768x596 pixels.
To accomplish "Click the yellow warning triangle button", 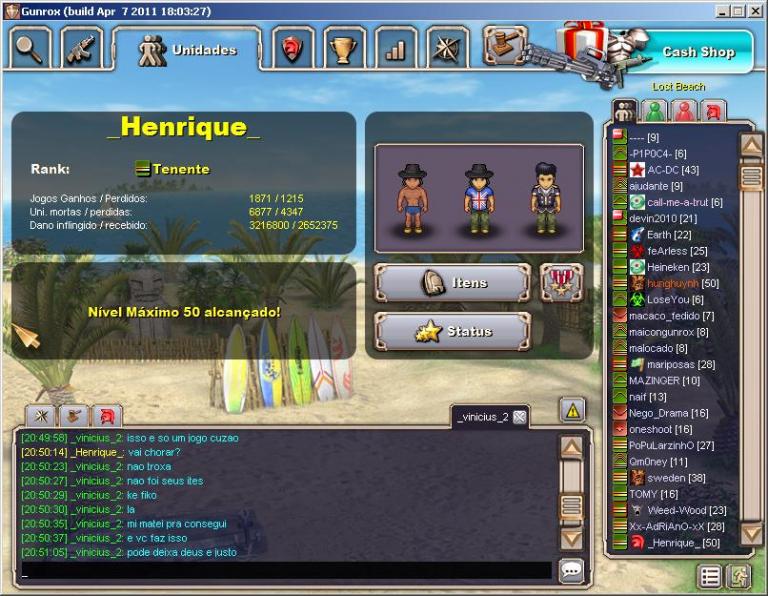I will click(572, 409).
